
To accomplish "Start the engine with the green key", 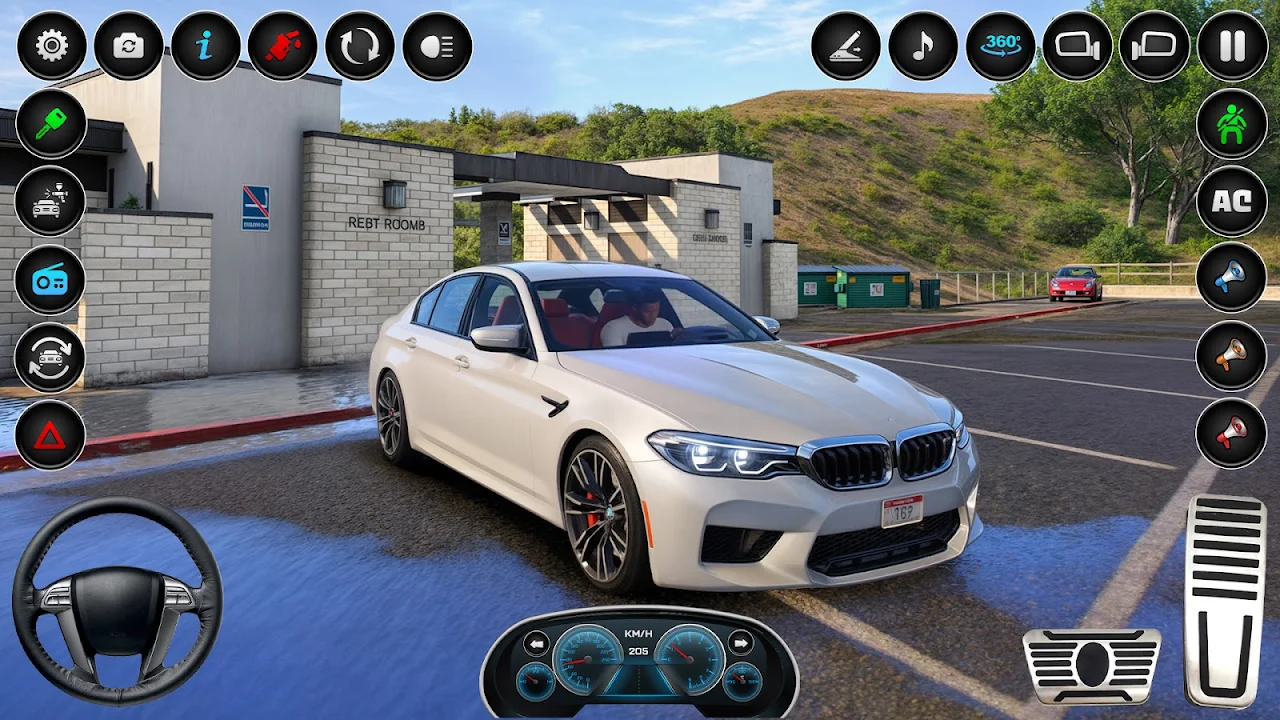I will (x=50, y=124).
